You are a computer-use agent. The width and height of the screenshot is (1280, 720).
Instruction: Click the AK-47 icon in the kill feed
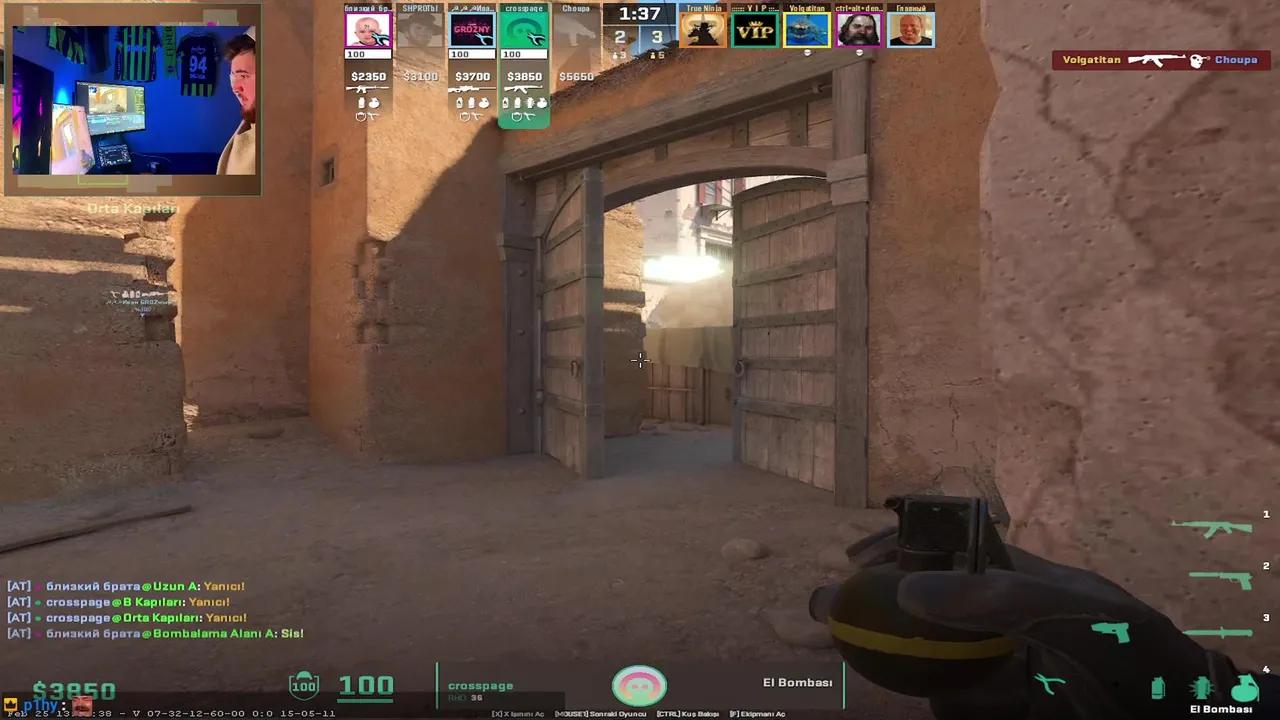pyautogui.click(x=1158, y=60)
